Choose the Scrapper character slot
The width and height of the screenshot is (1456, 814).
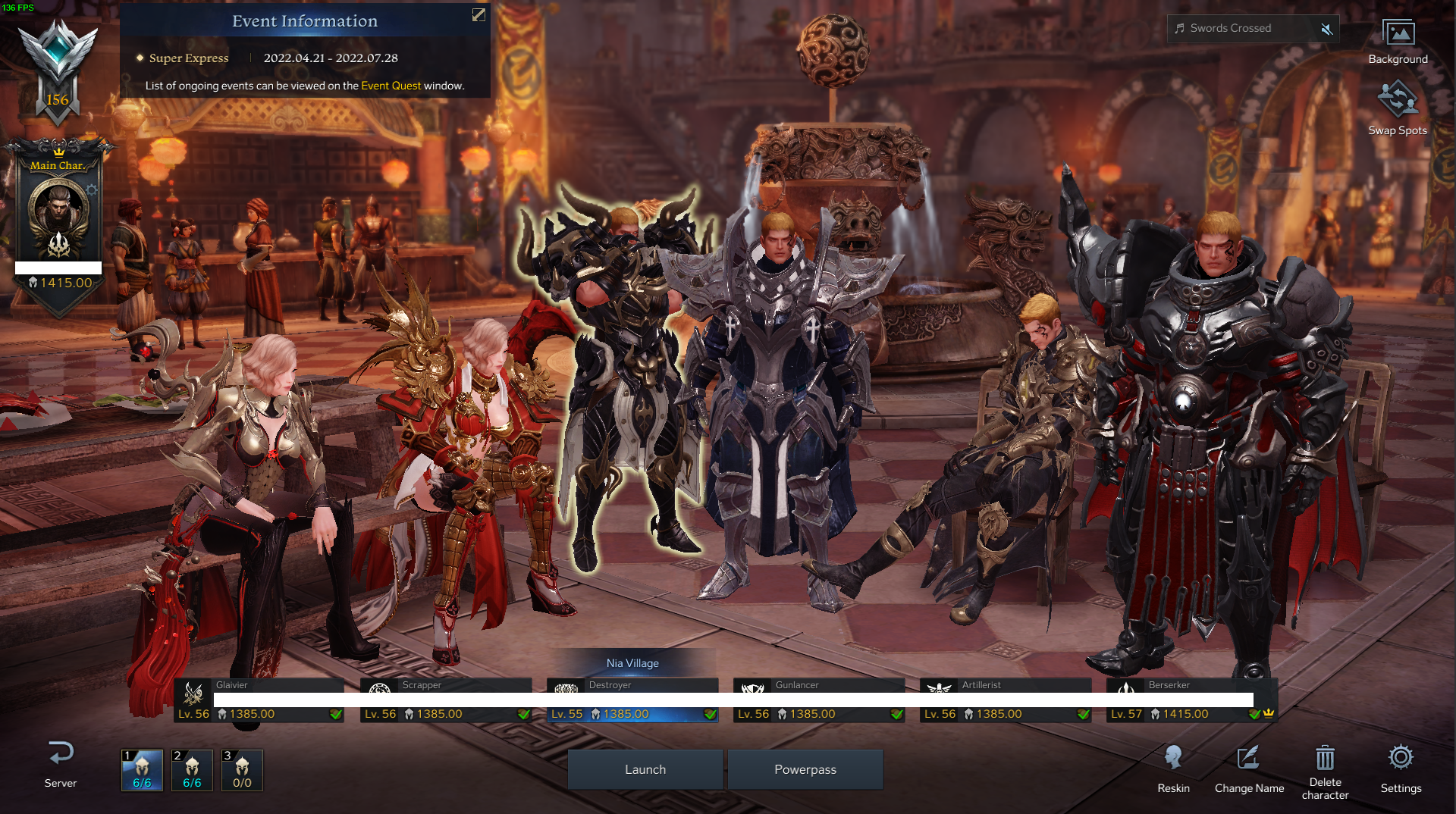[446, 700]
